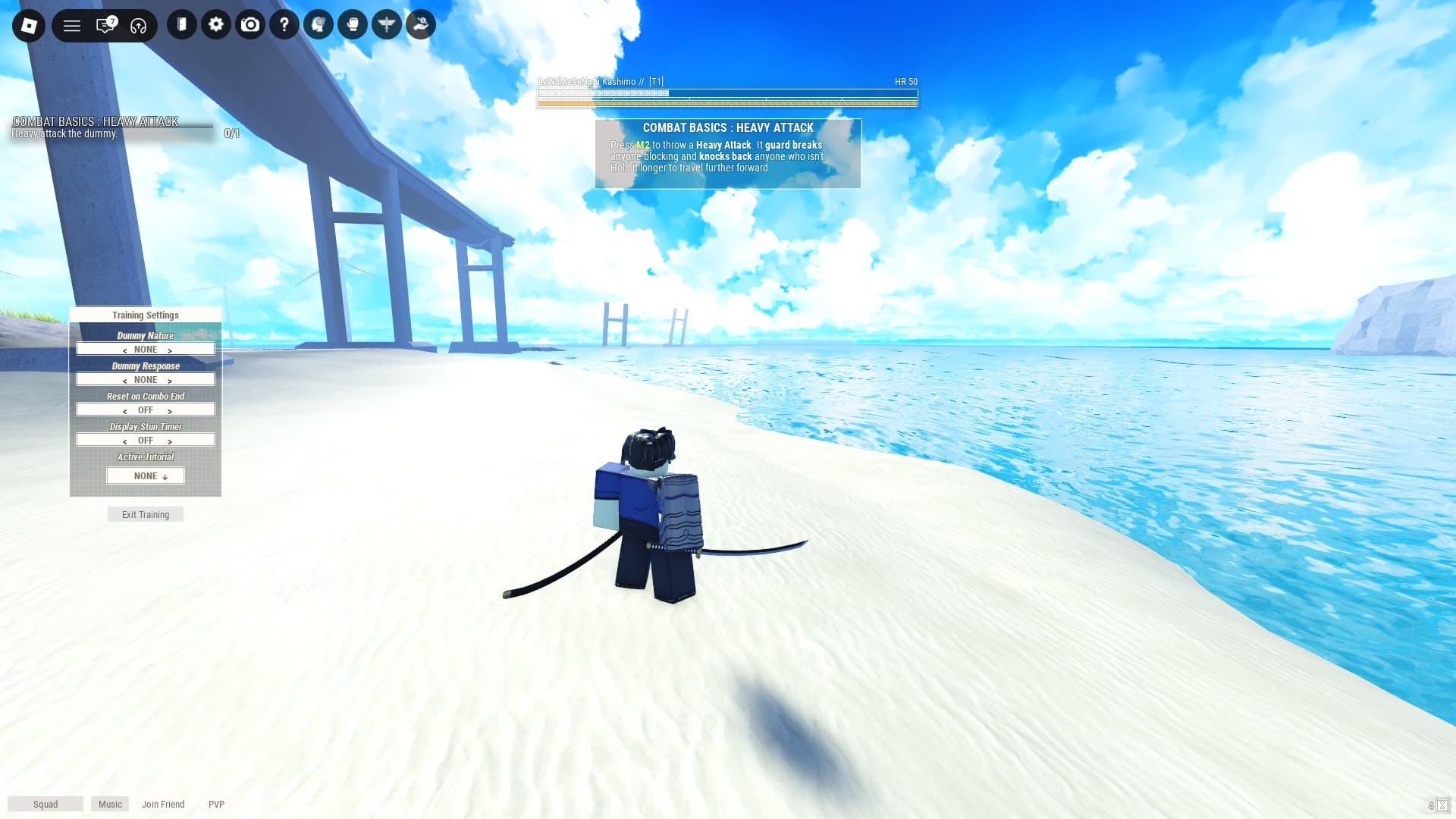Open the hamburger list menu
The height and width of the screenshot is (819, 1456).
click(x=72, y=26)
